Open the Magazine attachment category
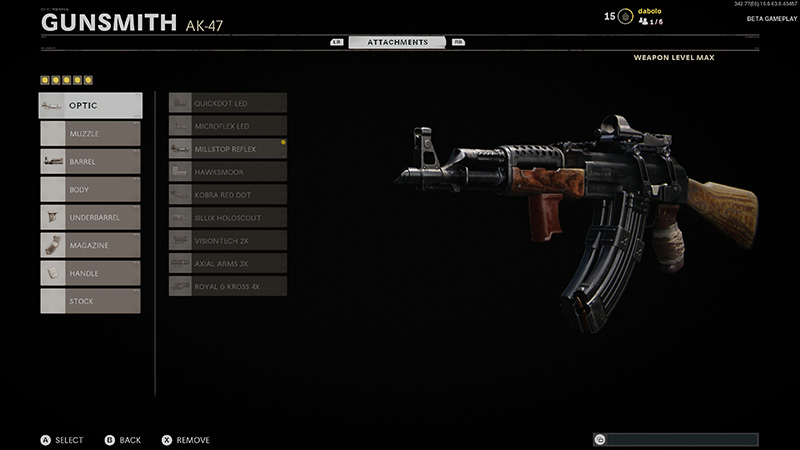 [90, 245]
